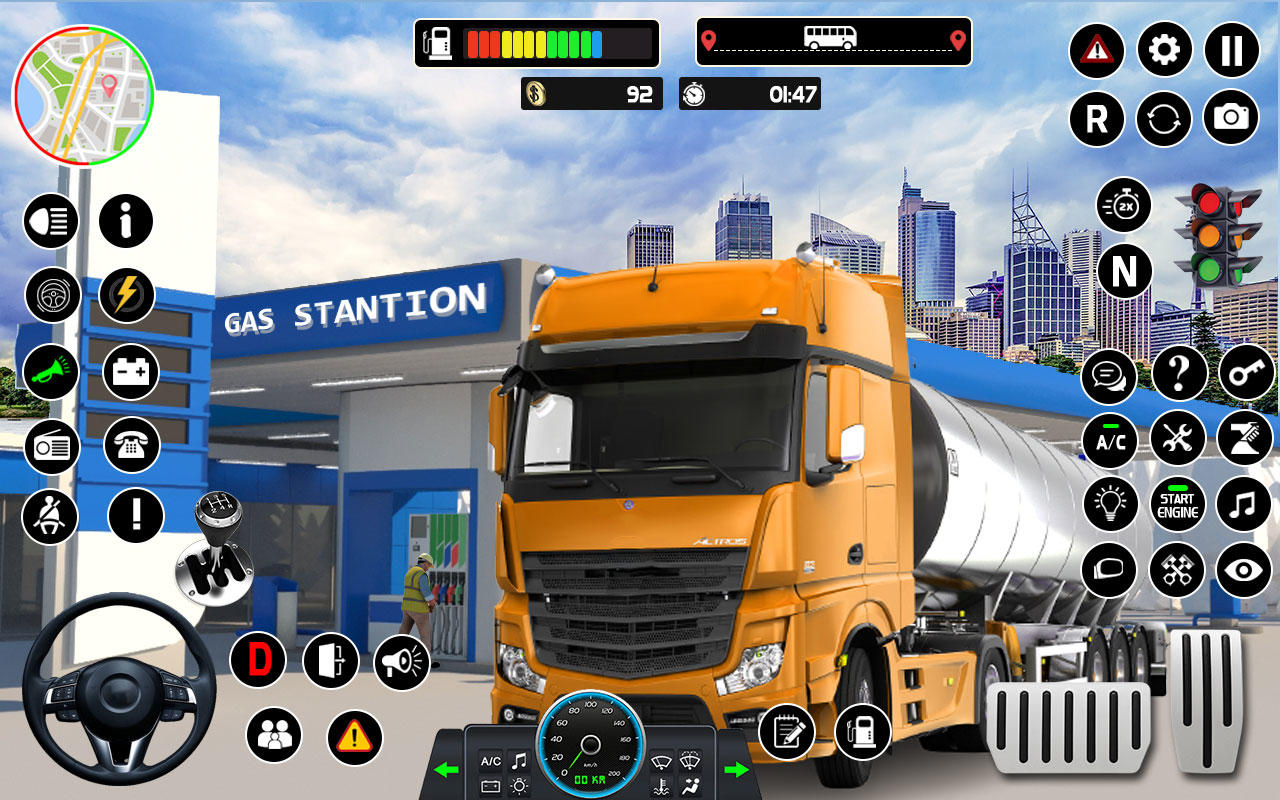1280x800 pixels.
Task: Open the truck door button
Action: (331, 660)
